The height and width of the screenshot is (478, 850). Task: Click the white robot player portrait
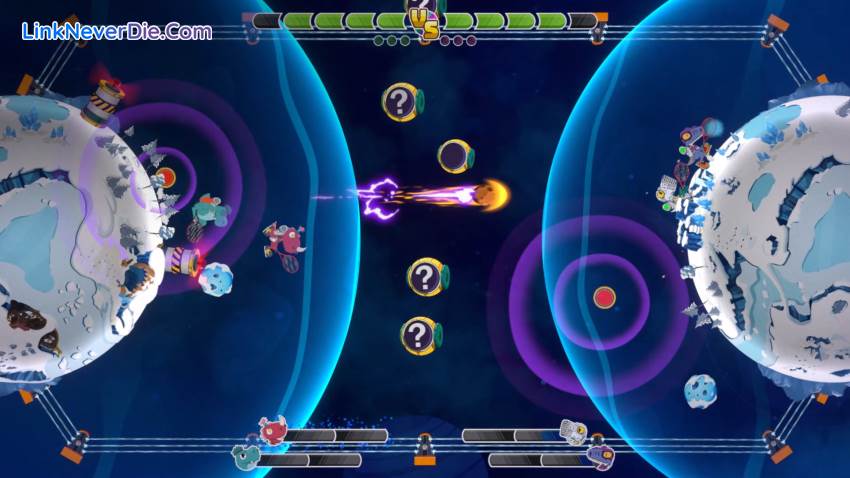pos(573,431)
